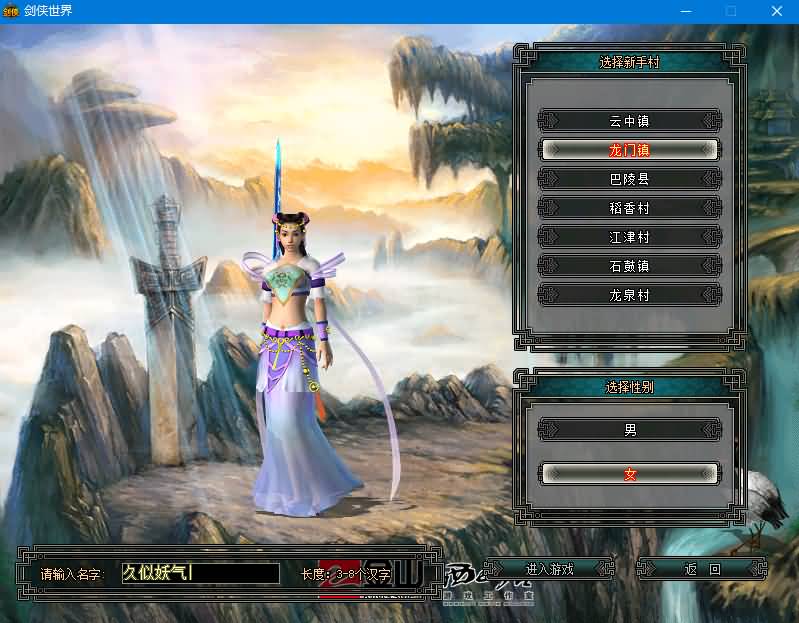The image size is (799, 623).
Task: Select the male (男) gender option
Action: click(629, 430)
